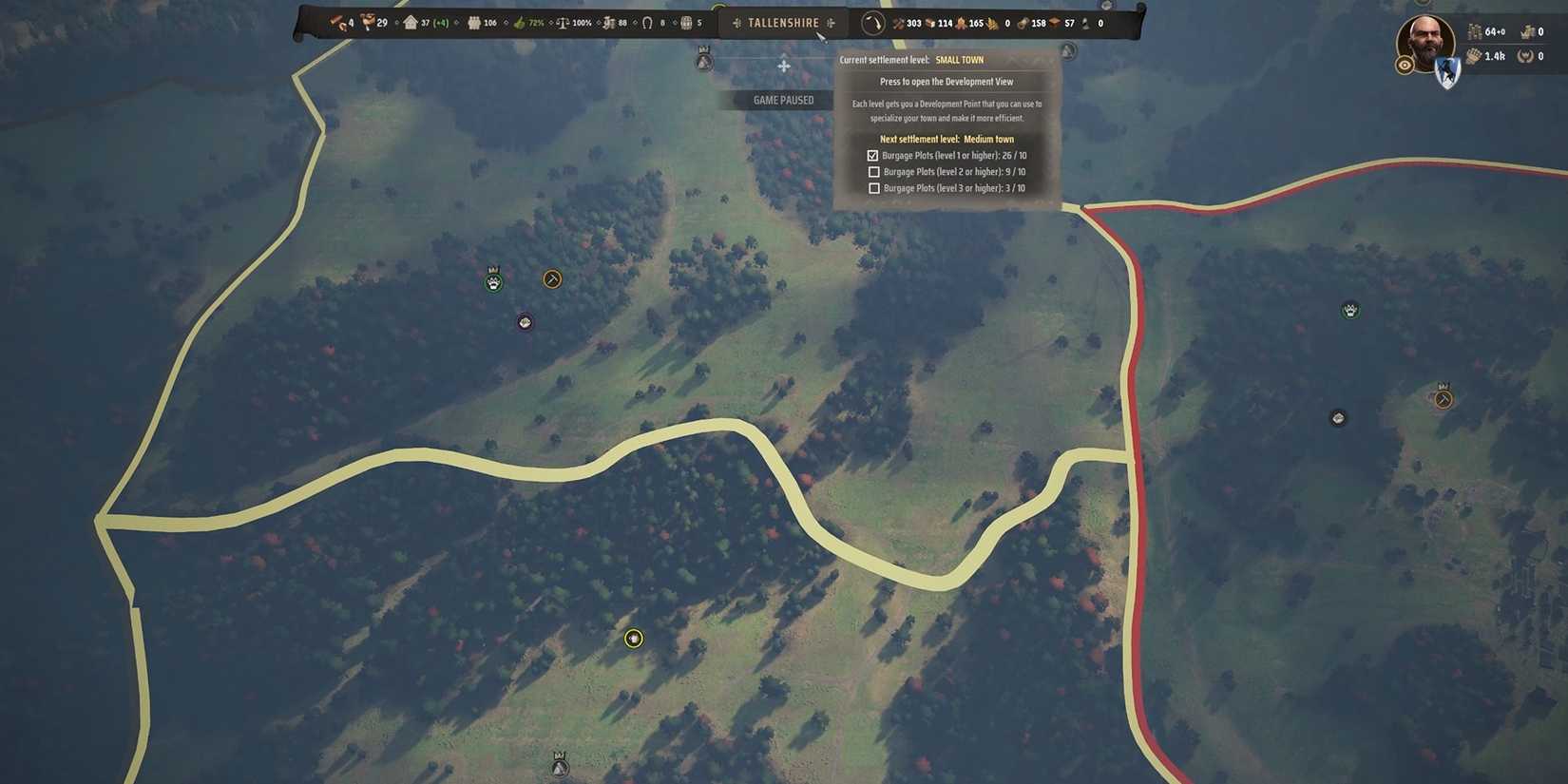Toggle the Burgage Plots level 1 checkbox

[x=874, y=155]
